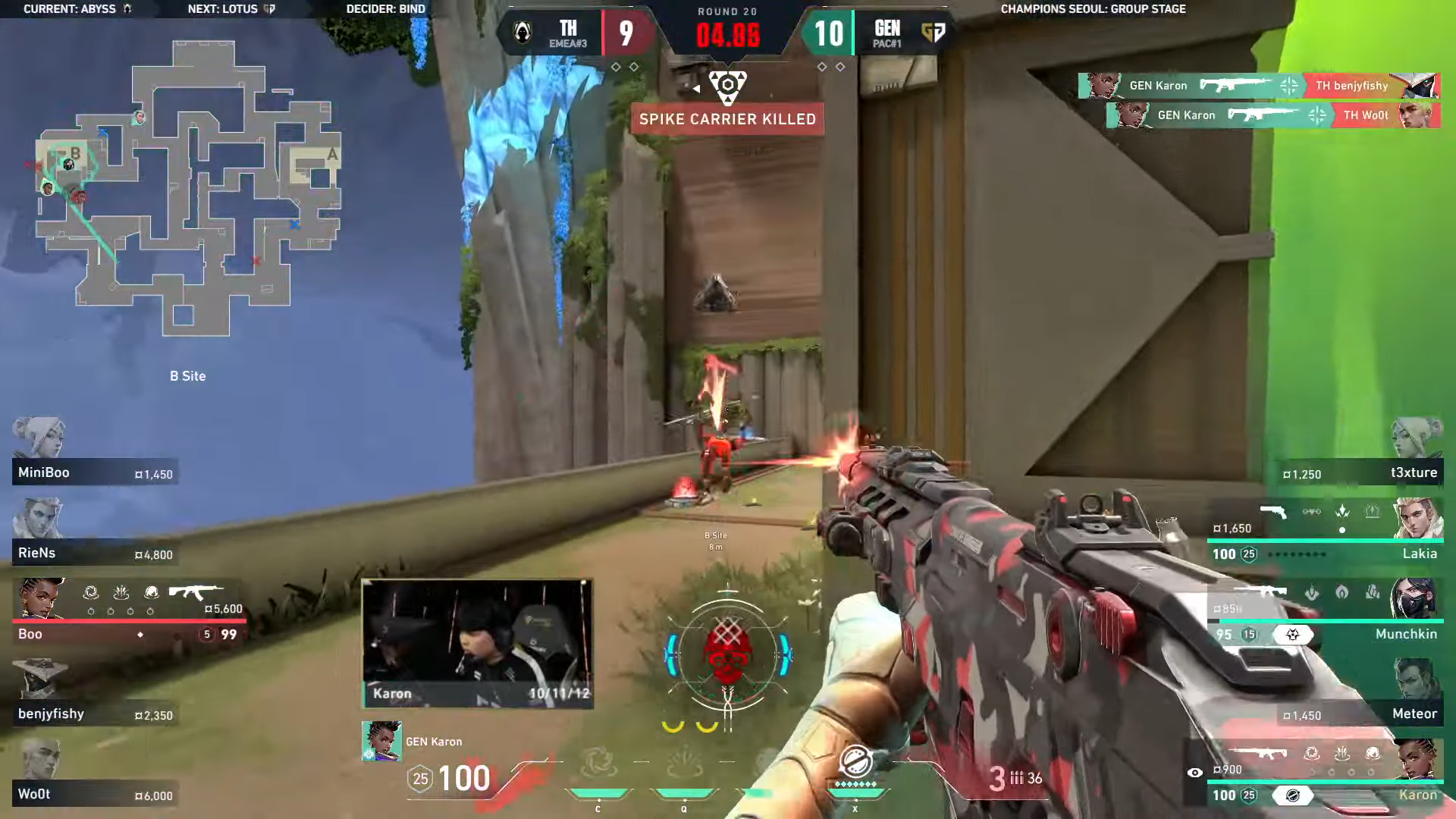The height and width of the screenshot is (819, 1456).
Task: Pick Meteor from the team list
Action: point(1361,713)
